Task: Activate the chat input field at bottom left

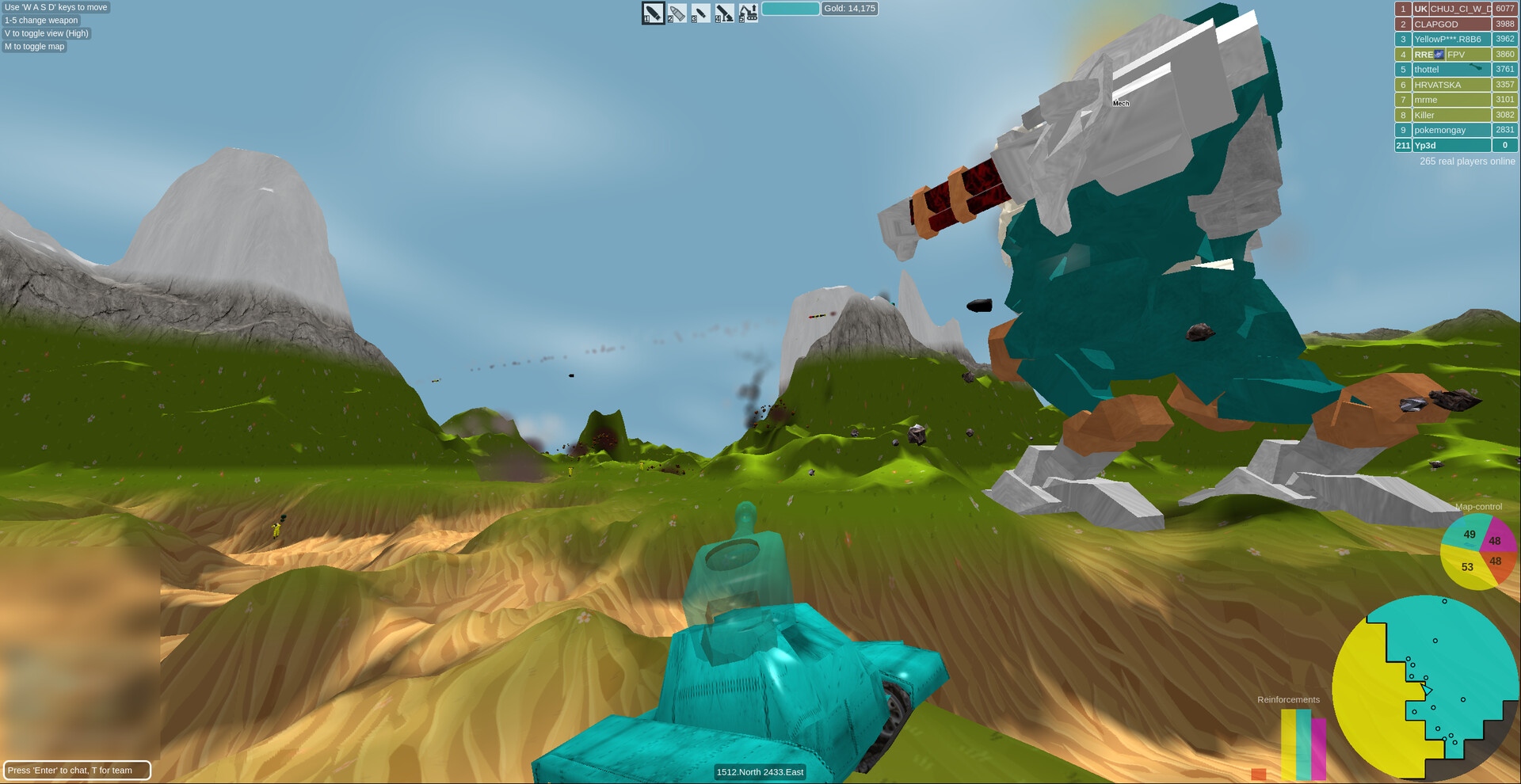Action: pyautogui.click(x=77, y=769)
